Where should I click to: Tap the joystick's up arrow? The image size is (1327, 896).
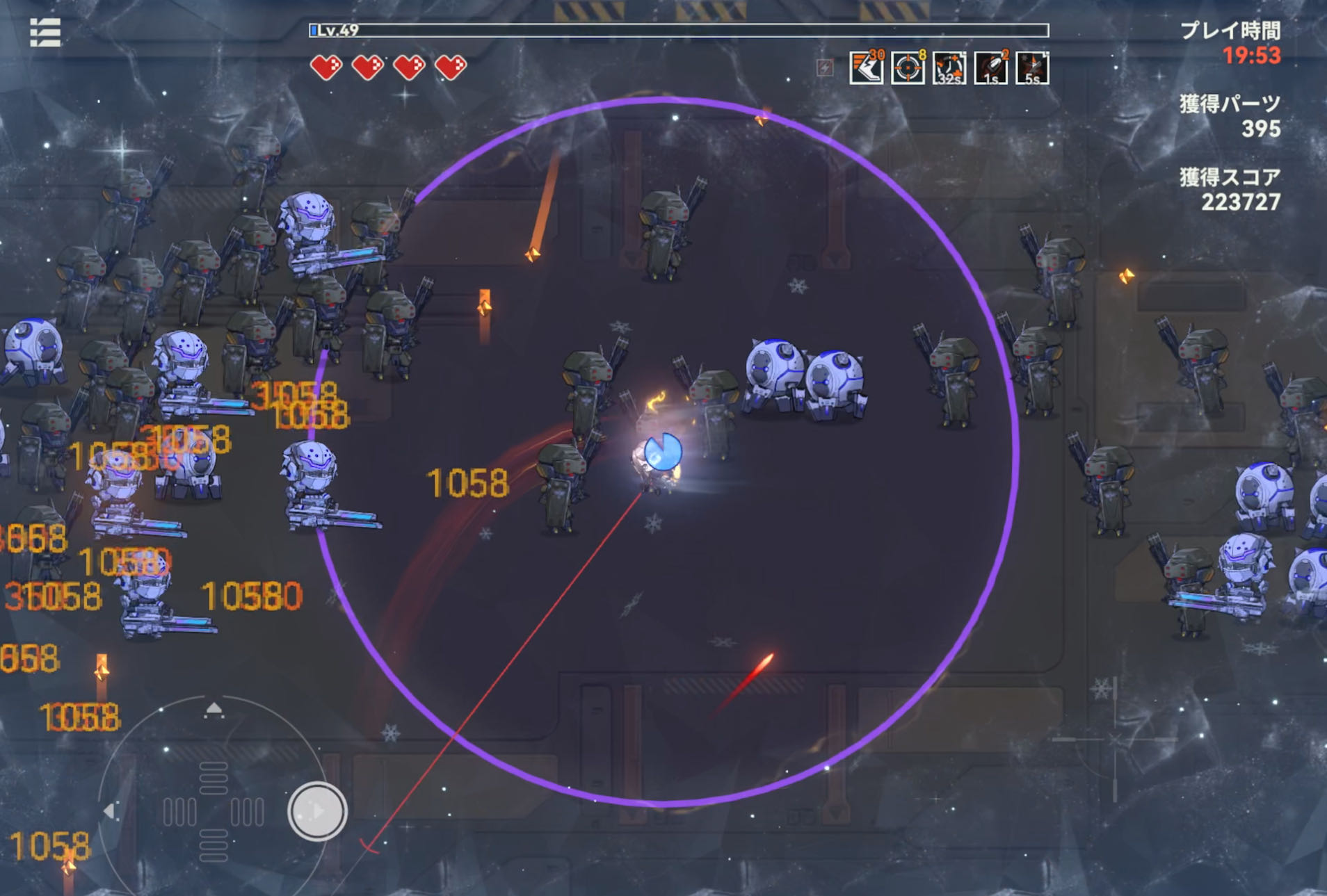tap(214, 709)
